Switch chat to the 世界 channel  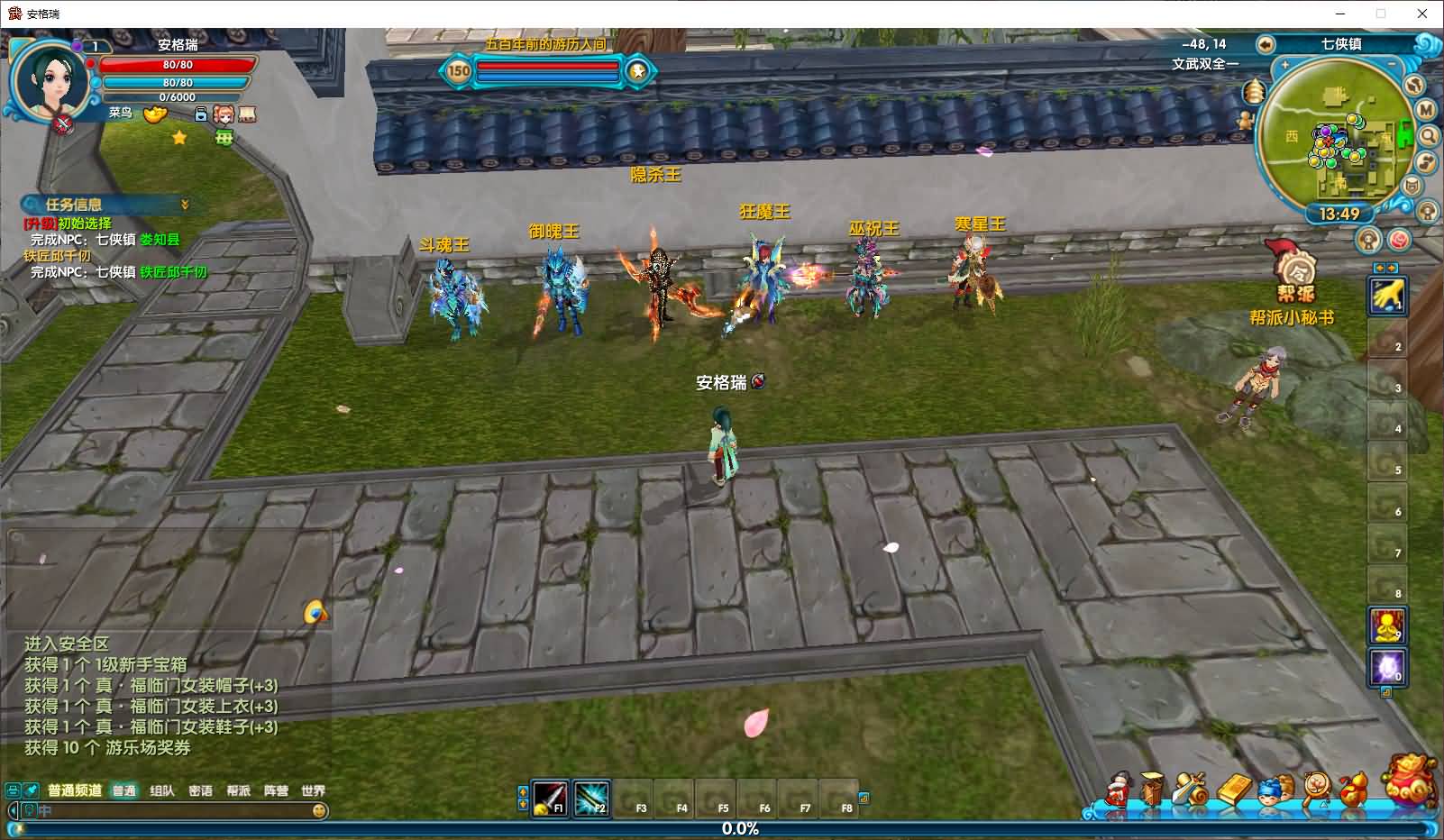(313, 790)
